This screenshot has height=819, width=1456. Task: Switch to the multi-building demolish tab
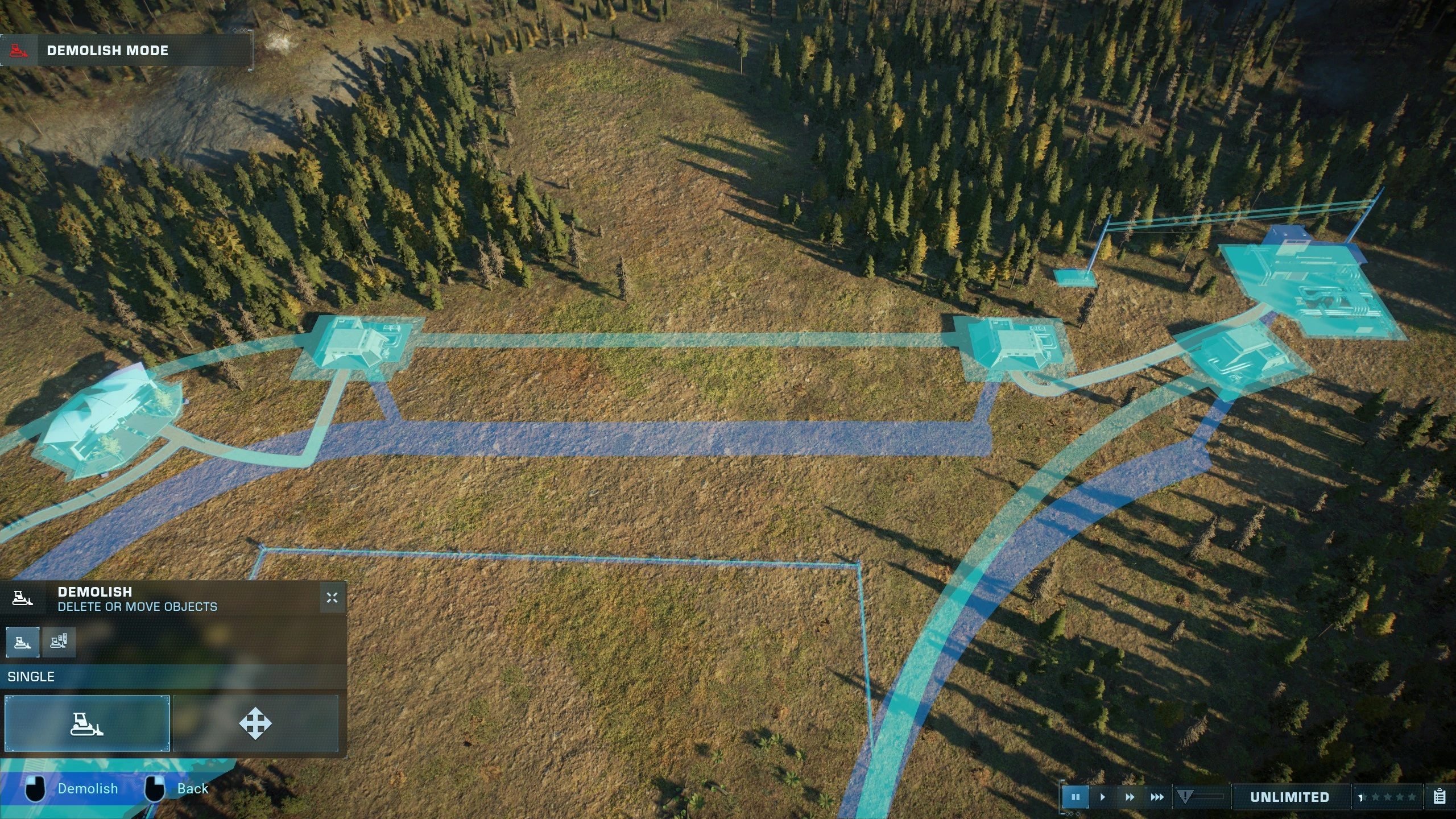[x=59, y=643]
